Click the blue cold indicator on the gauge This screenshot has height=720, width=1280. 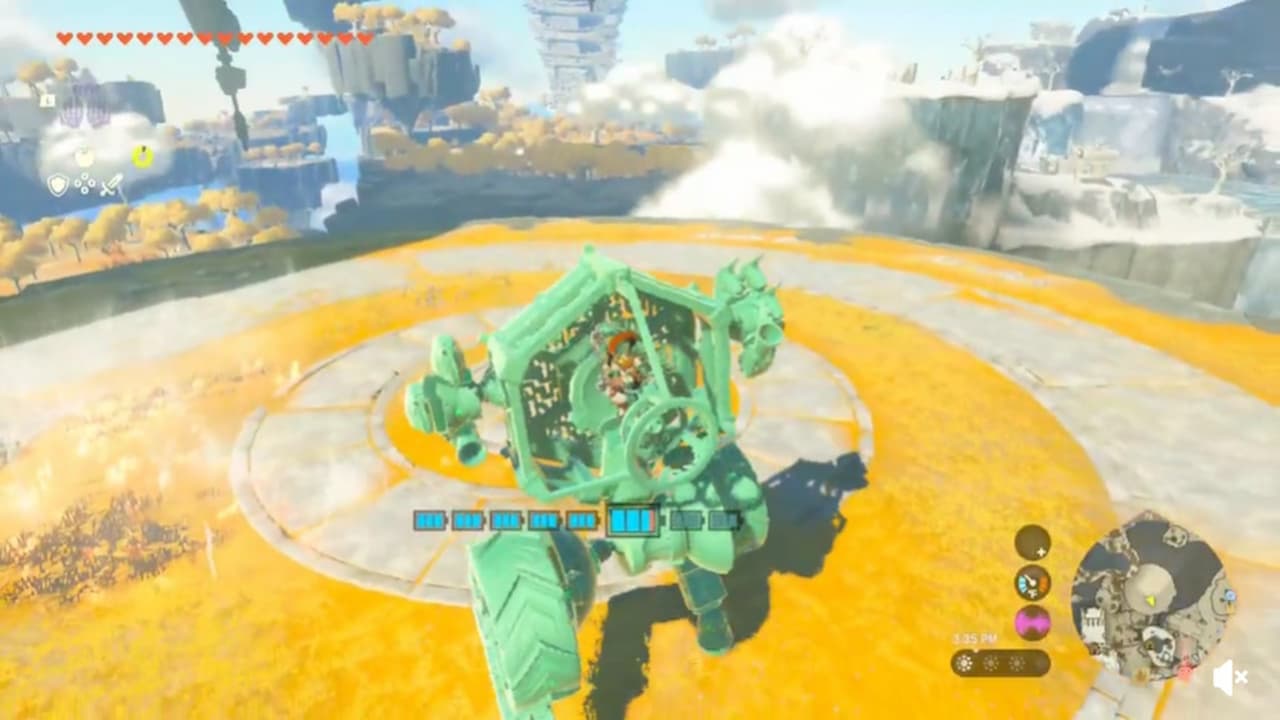[1022, 583]
